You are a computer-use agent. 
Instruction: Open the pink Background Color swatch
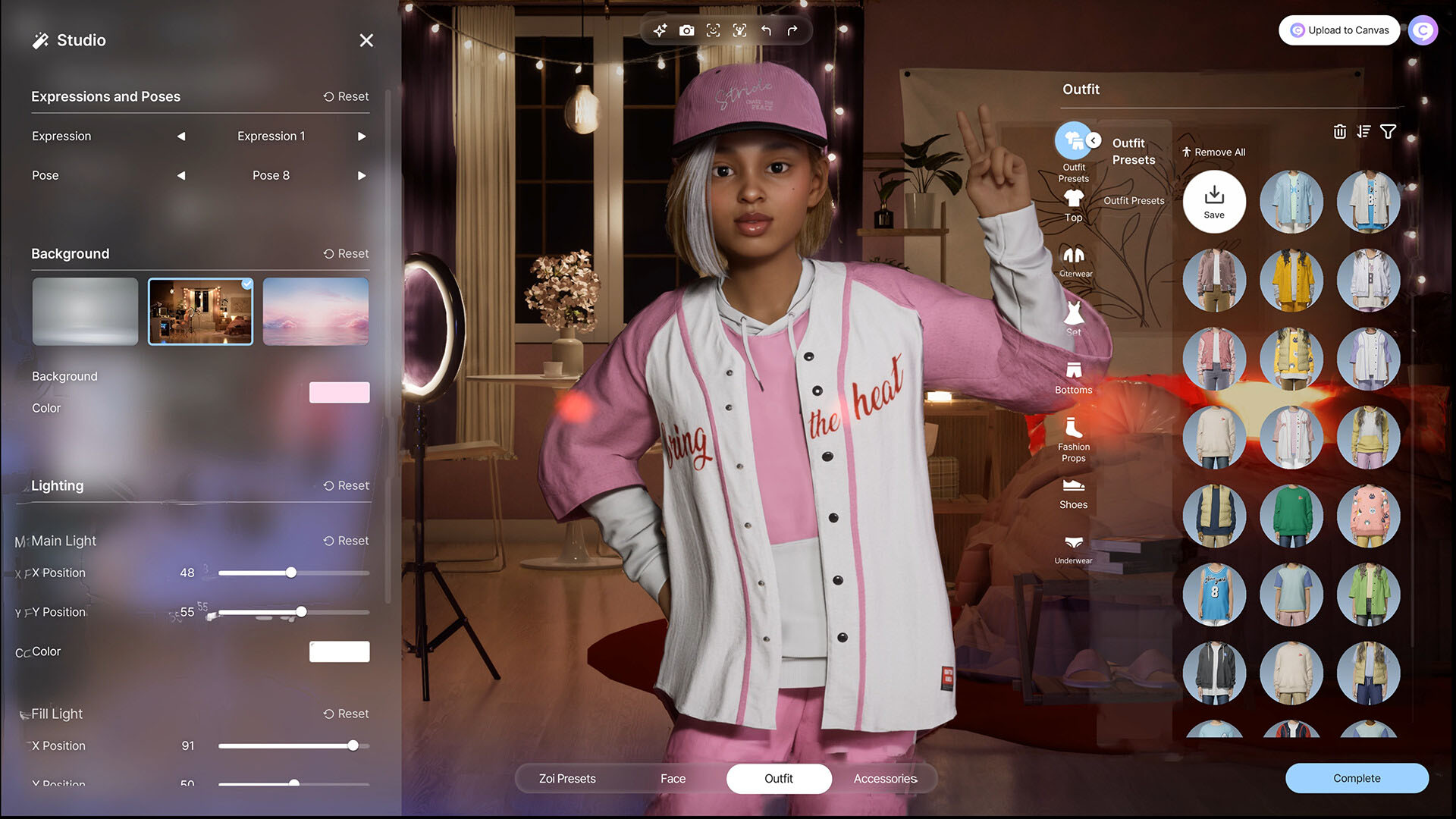click(x=339, y=392)
